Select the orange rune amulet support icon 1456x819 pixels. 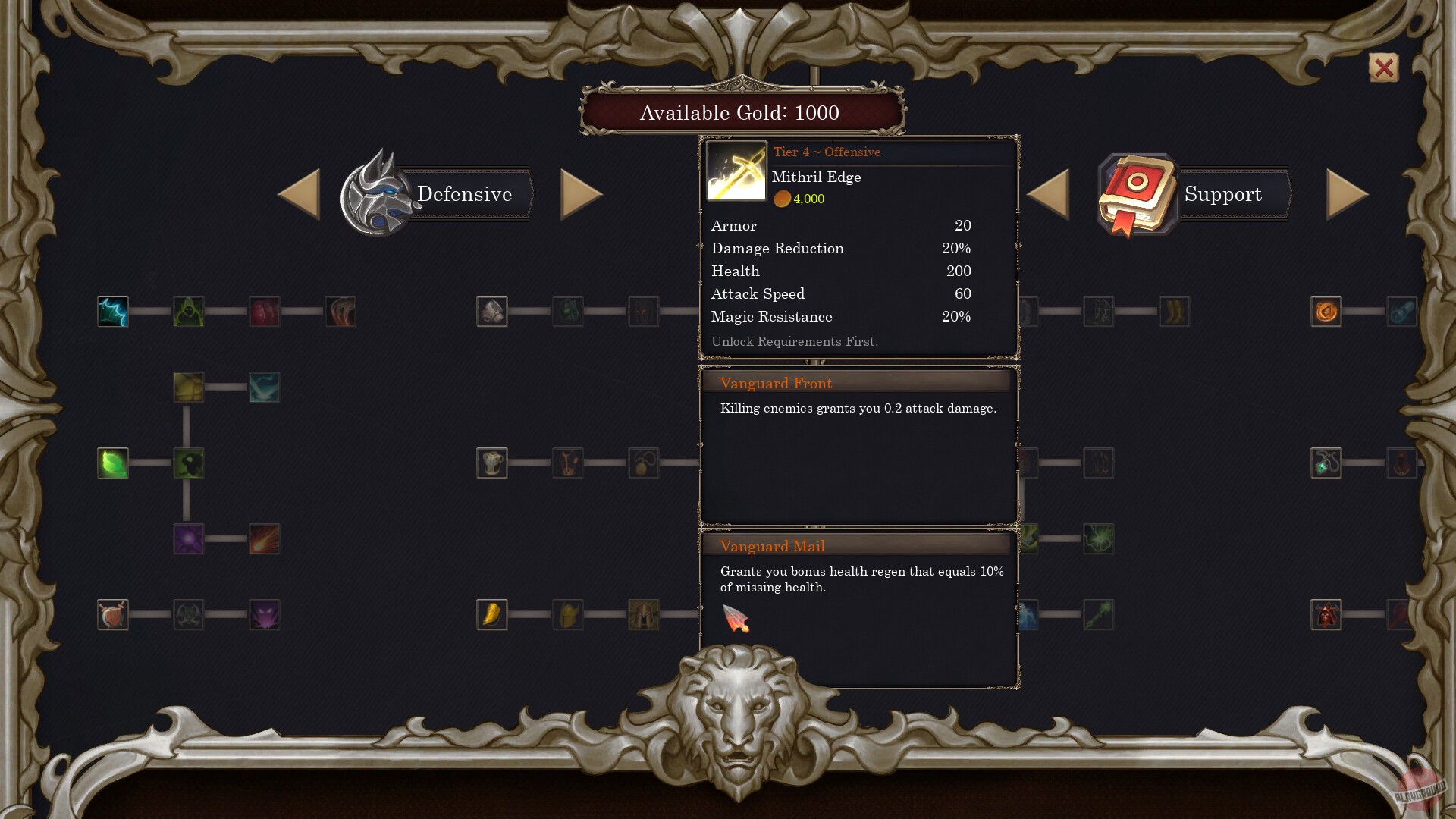coord(1326,311)
